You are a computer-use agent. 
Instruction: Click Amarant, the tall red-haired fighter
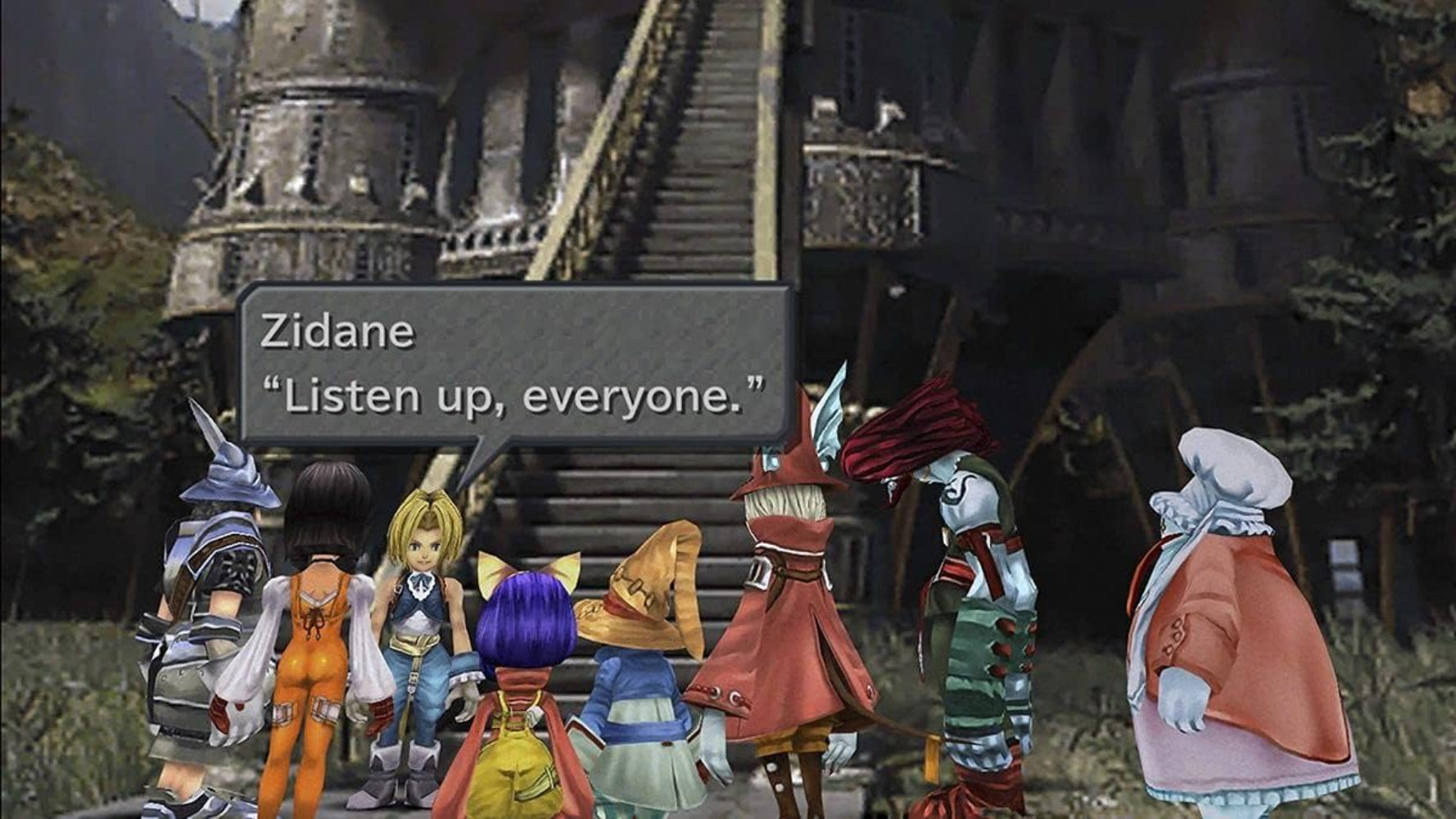tap(966, 590)
